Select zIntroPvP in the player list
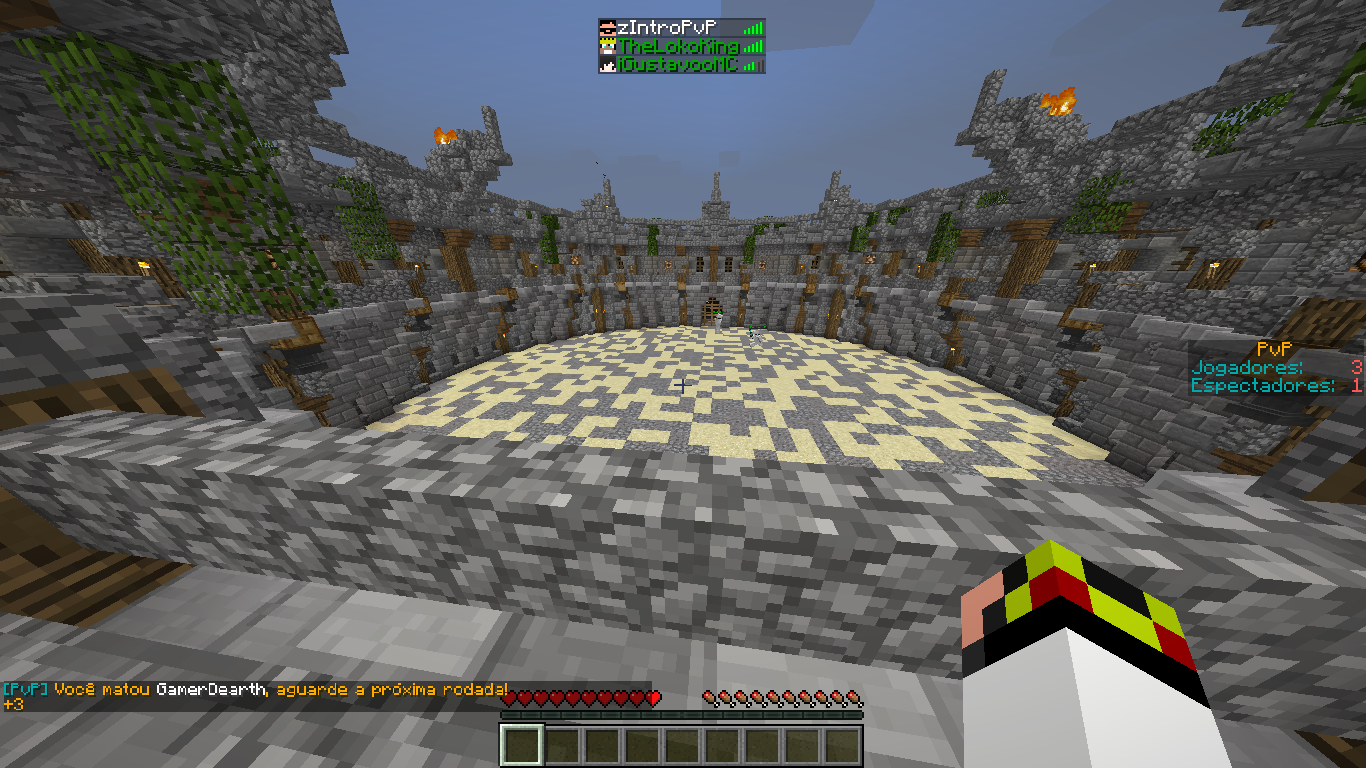Viewport: 1366px width, 768px height. (676, 28)
